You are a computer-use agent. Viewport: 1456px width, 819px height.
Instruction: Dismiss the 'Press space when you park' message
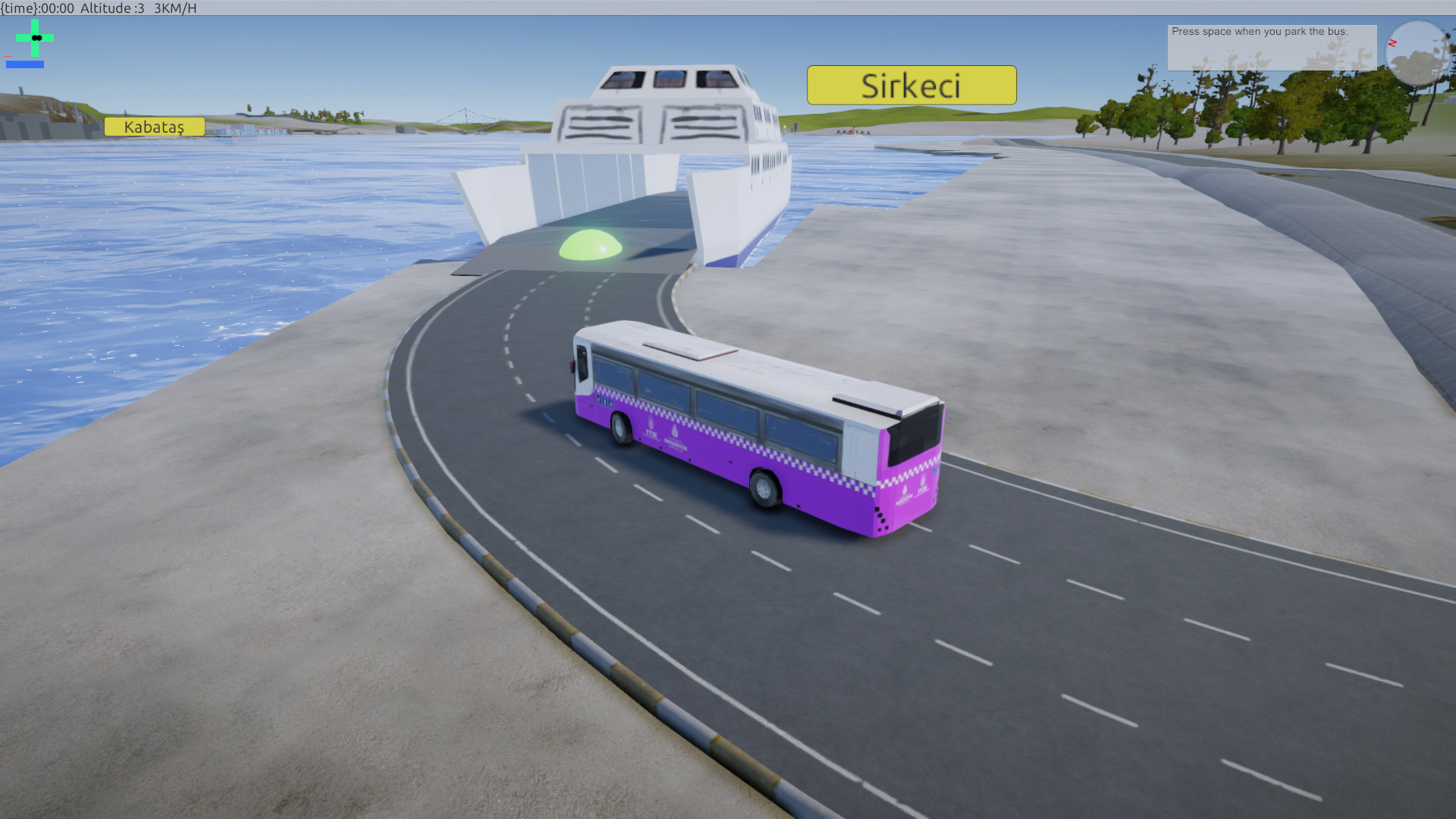click(x=1271, y=47)
